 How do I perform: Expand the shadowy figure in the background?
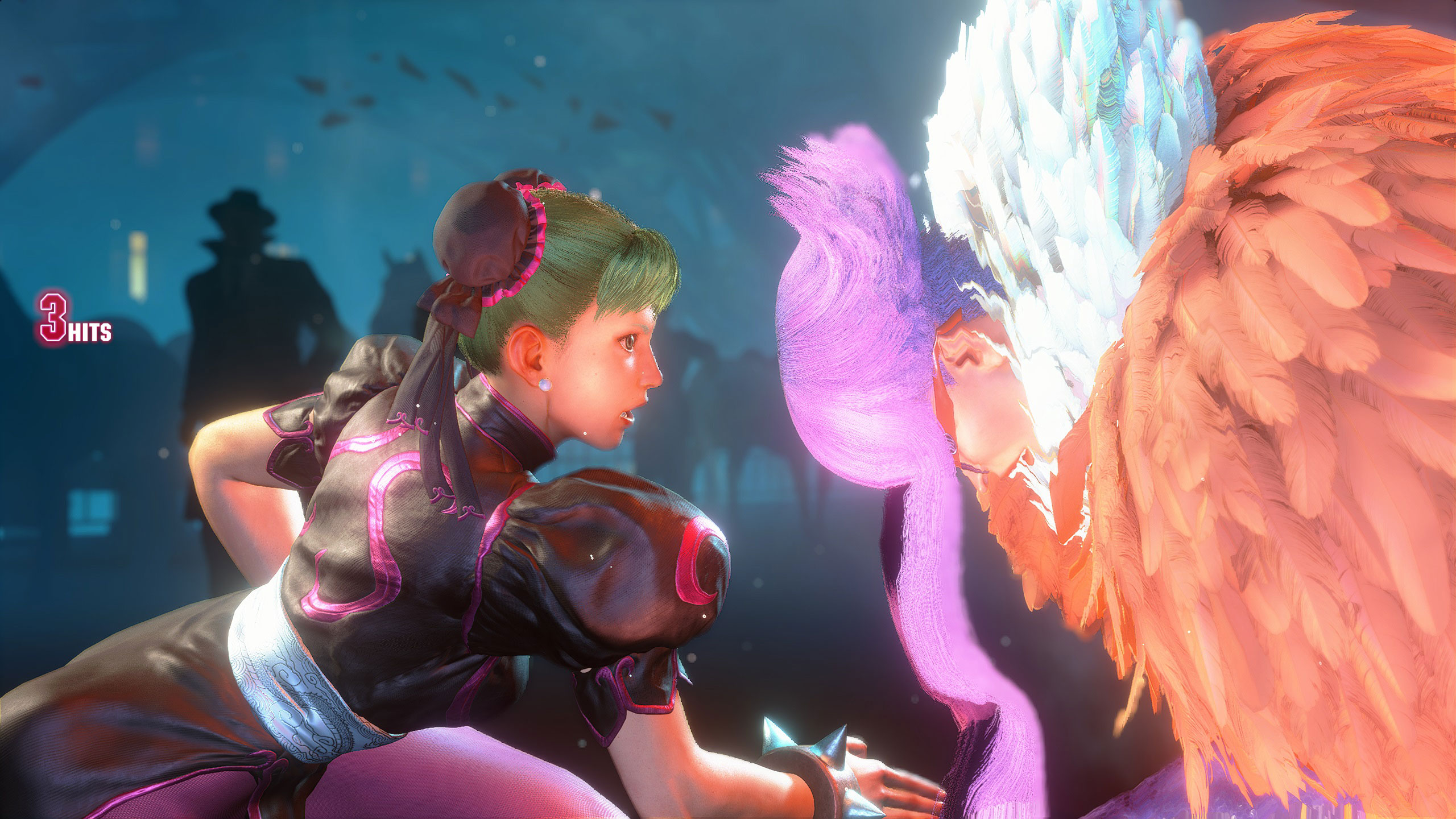pyautogui.click(x=239, y=273)
